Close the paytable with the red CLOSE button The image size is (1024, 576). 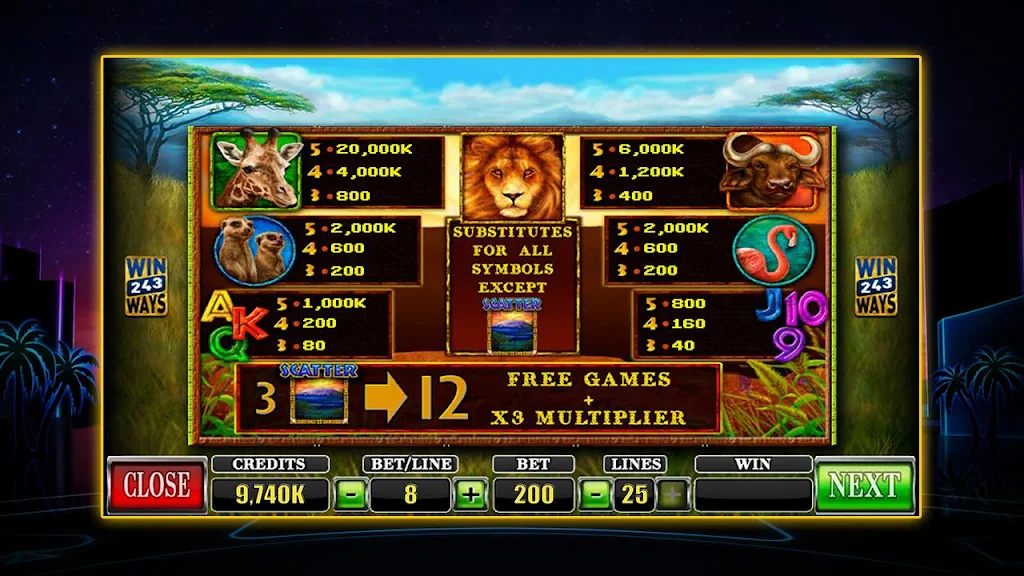point(157,485)
